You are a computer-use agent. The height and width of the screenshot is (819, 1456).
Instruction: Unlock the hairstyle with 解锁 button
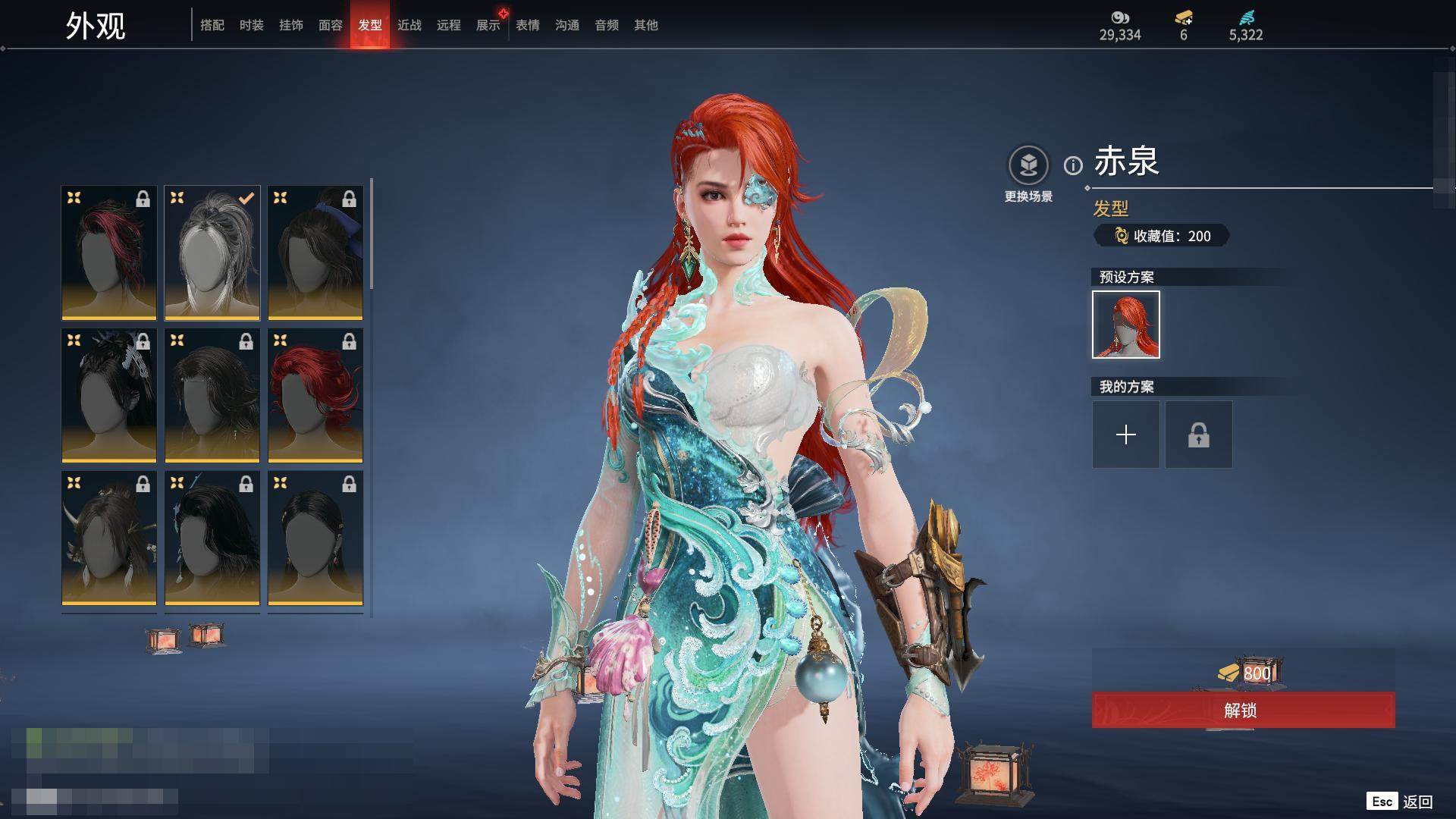coord(1243,710)
